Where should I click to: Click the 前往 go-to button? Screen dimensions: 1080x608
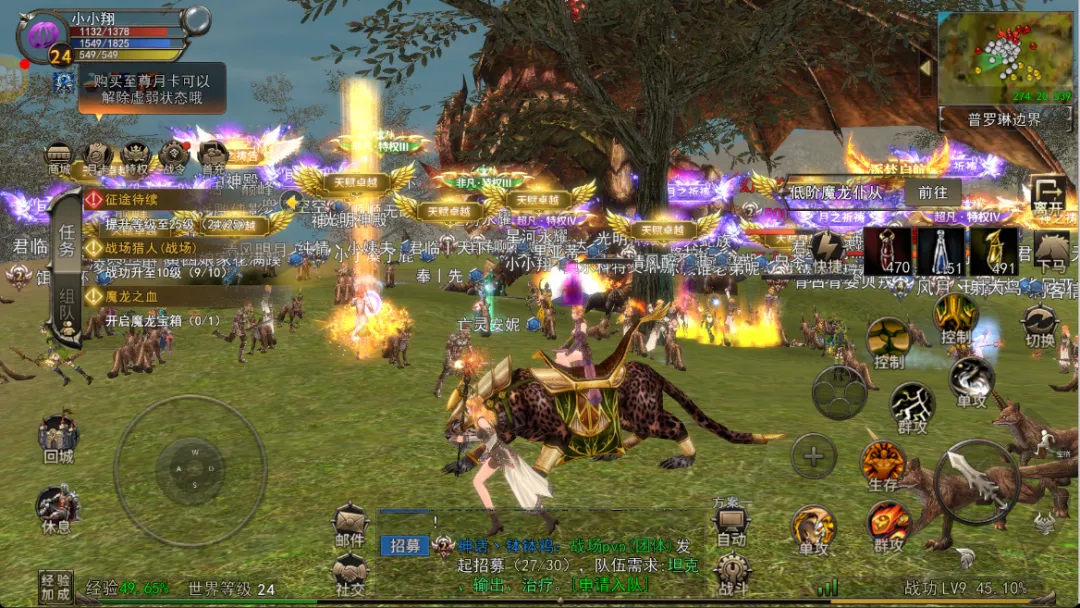pyautogui.click(x=932, y=192)
